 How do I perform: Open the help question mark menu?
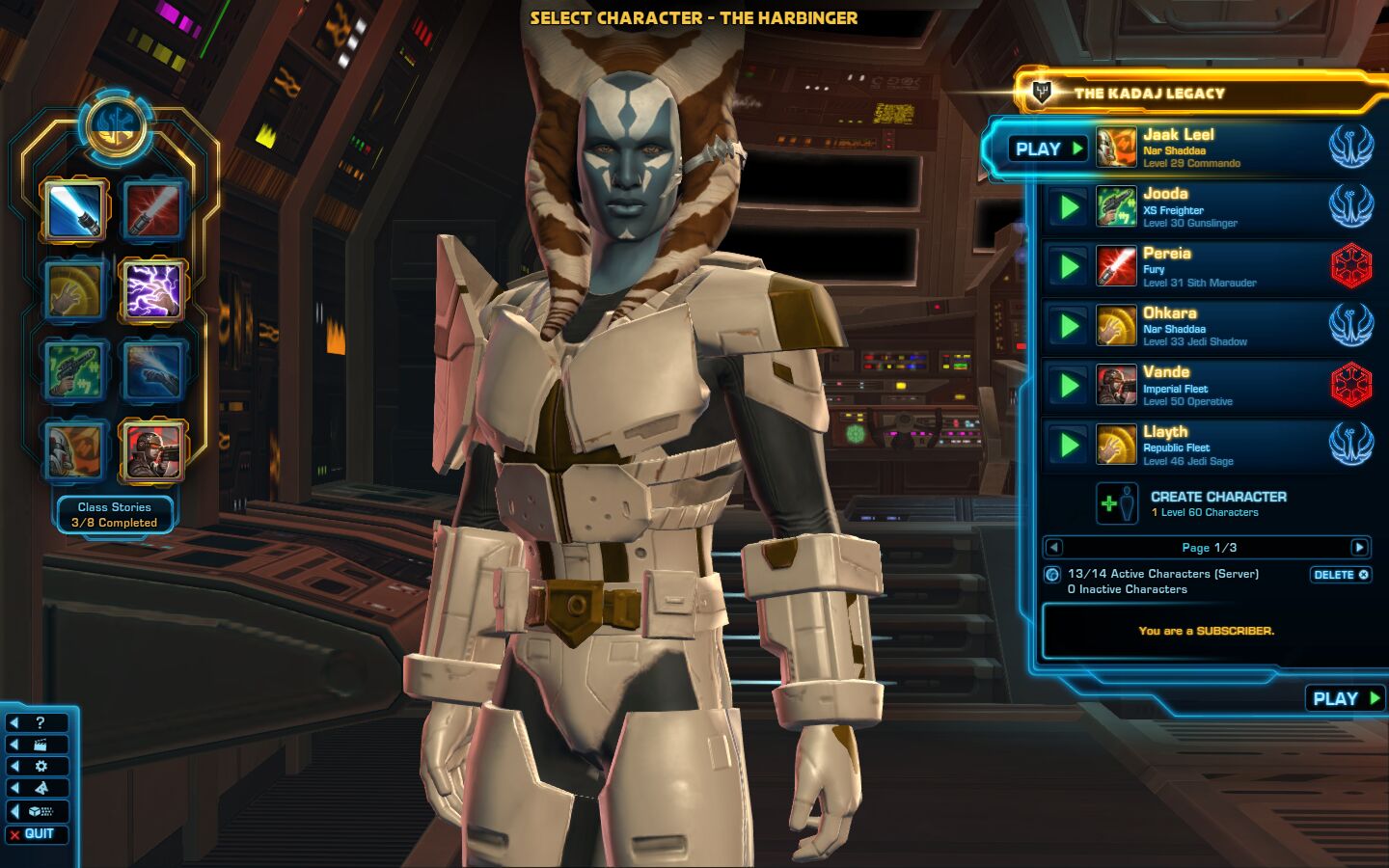tap(37, 722)
